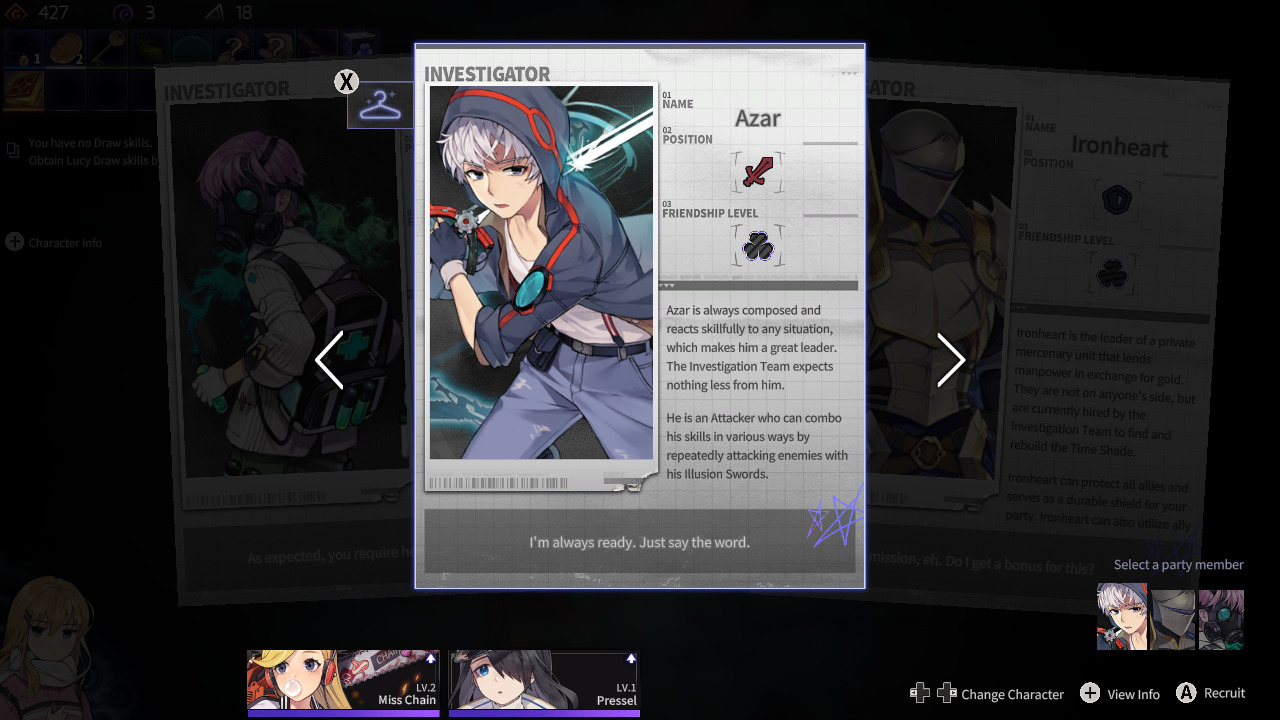Viewport: 1280px width, 720px height.
Task: Select the purple spiral currency icon showing 3
Action: point(122,13)
